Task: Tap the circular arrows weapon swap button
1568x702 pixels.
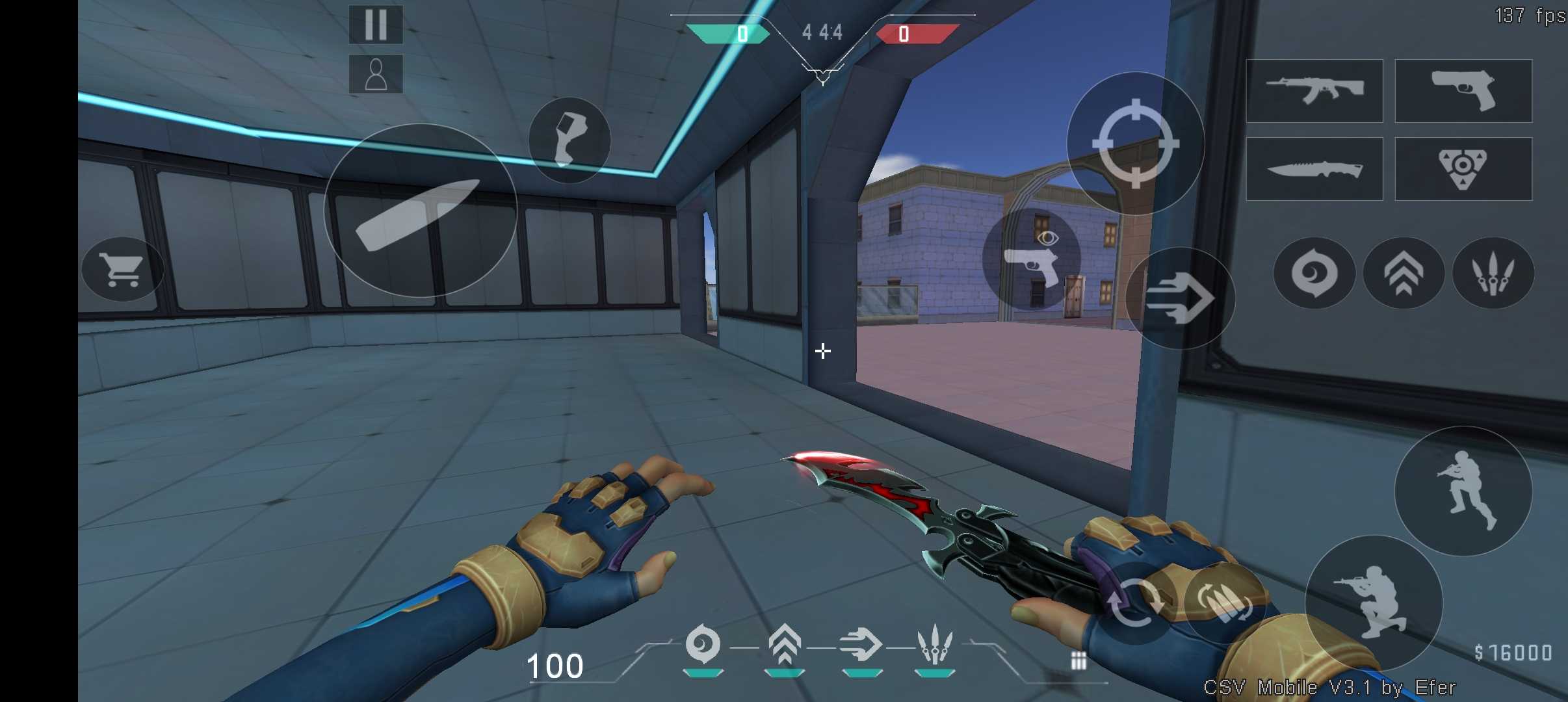Action: [x=1134, y=603]
